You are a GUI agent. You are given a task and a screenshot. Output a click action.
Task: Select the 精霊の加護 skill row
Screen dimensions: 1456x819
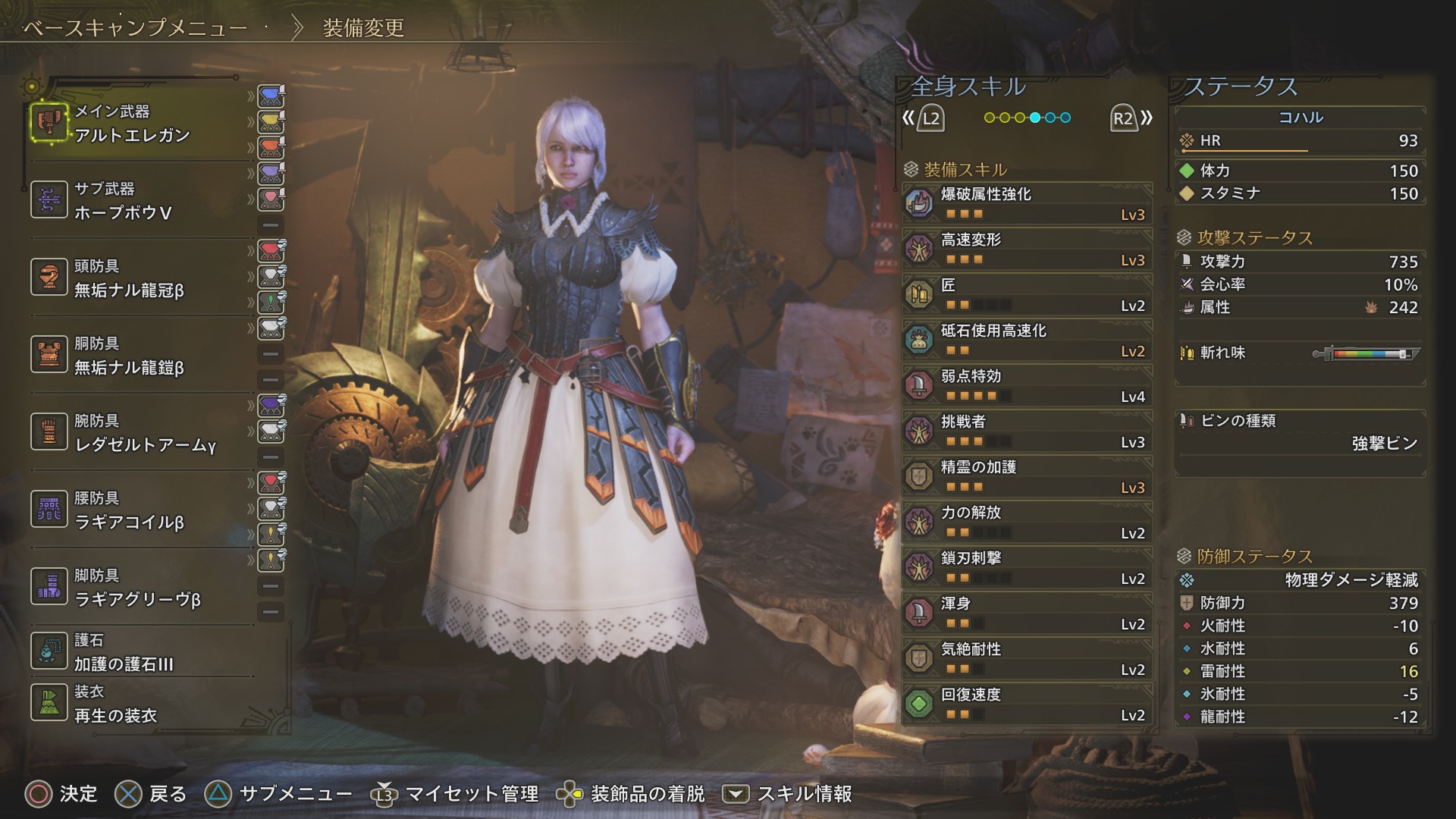1028,476
